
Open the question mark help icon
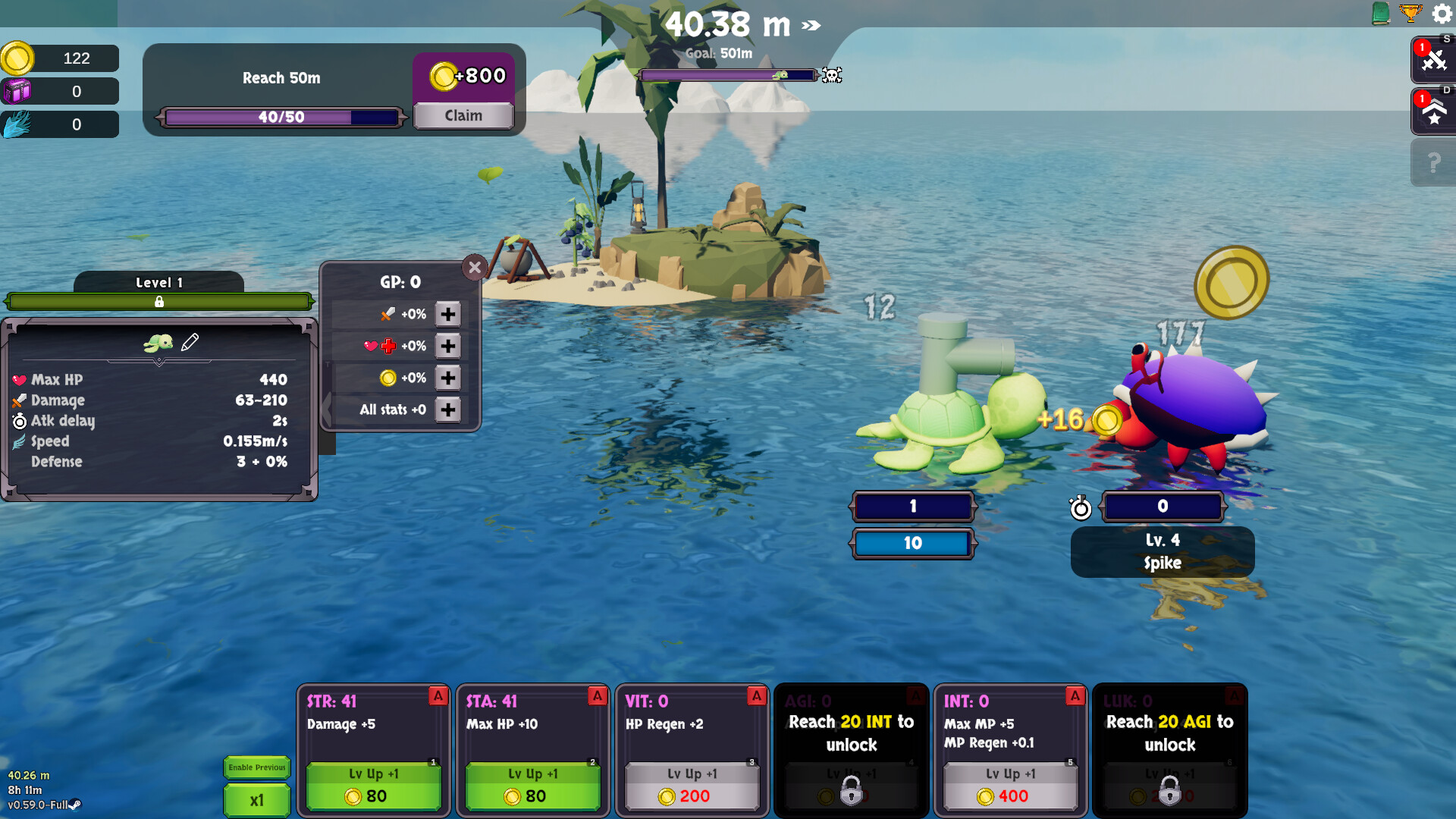tap(1432, 161)
